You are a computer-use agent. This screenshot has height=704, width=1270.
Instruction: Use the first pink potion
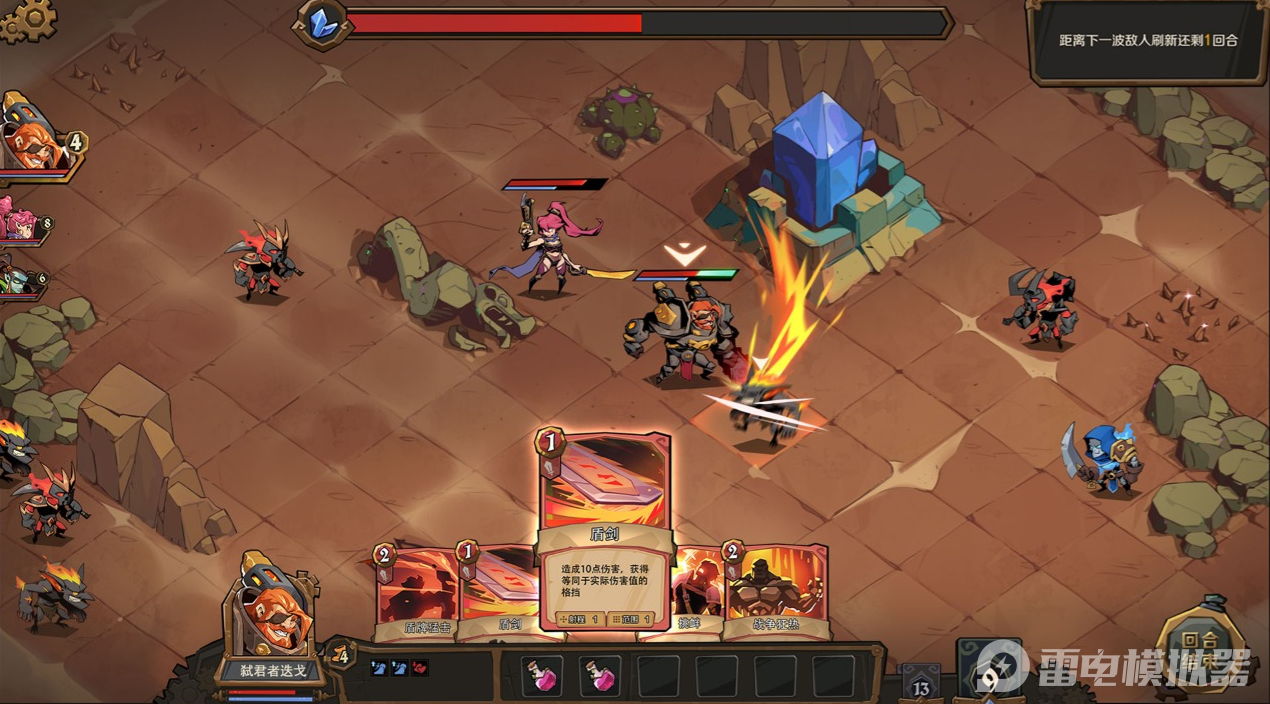[x=543, y=676]
